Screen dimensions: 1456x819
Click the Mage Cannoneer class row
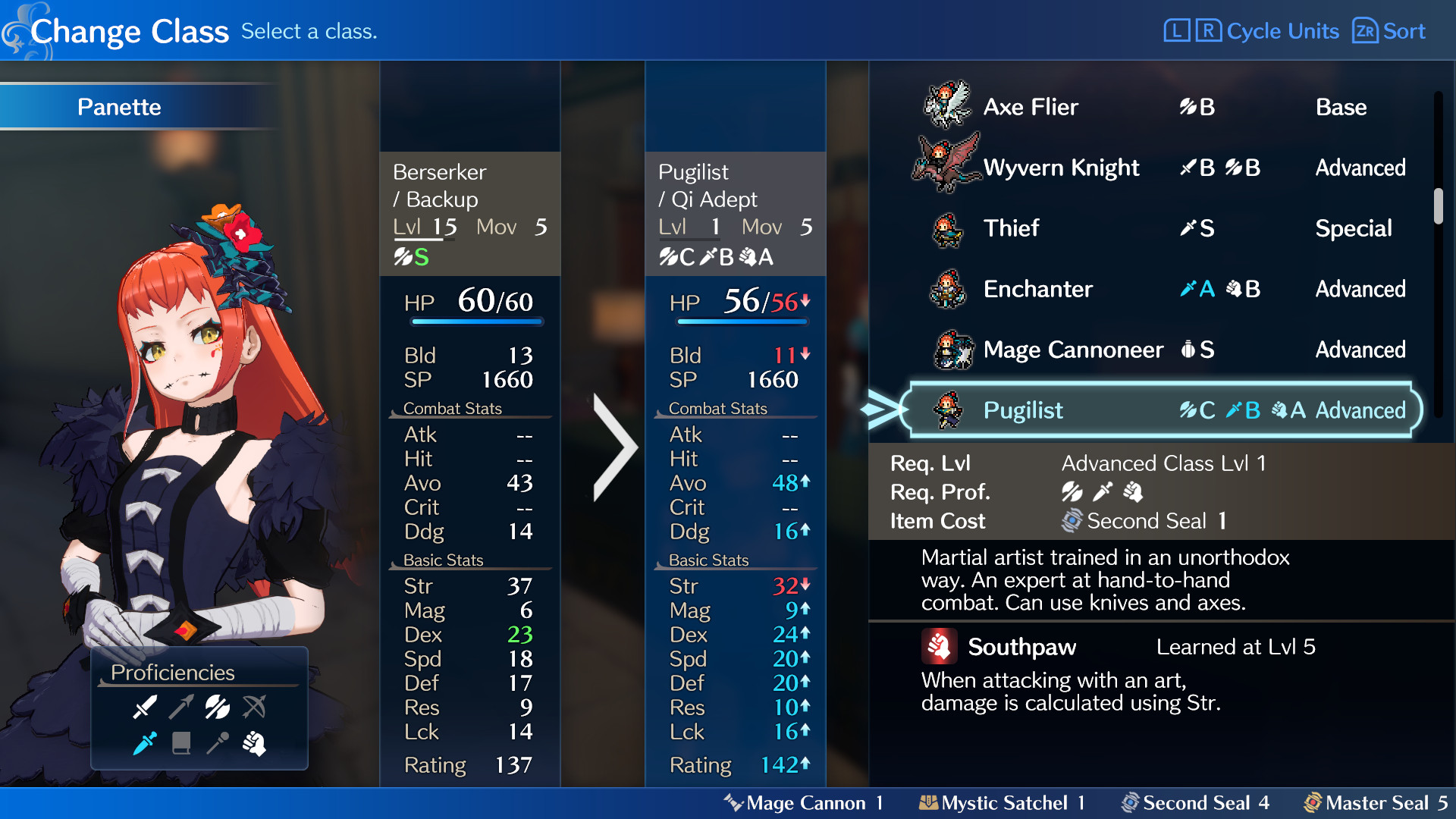(1074, 350)
